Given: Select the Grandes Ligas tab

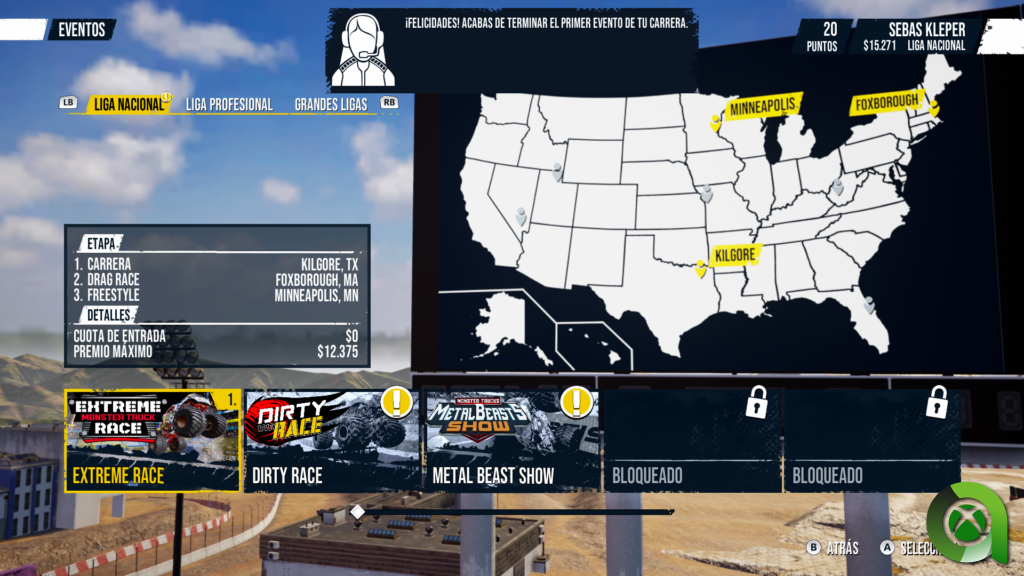Looking at the screenshot, I should click(x=330, y=104).
